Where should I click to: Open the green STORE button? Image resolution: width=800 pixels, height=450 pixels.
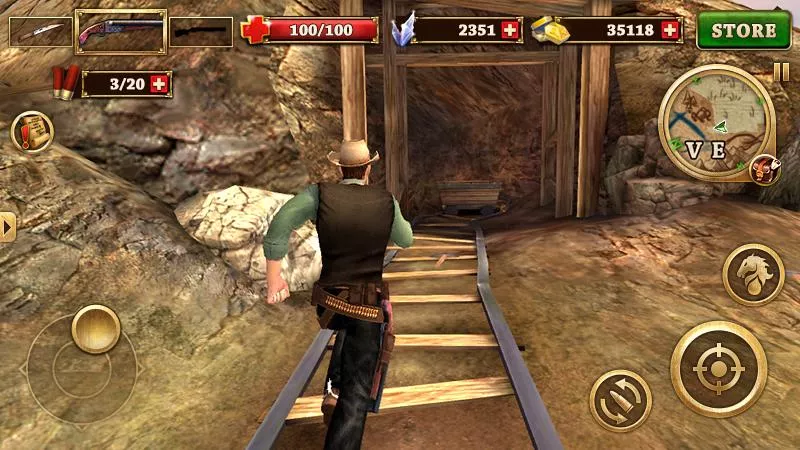(744, 30)
